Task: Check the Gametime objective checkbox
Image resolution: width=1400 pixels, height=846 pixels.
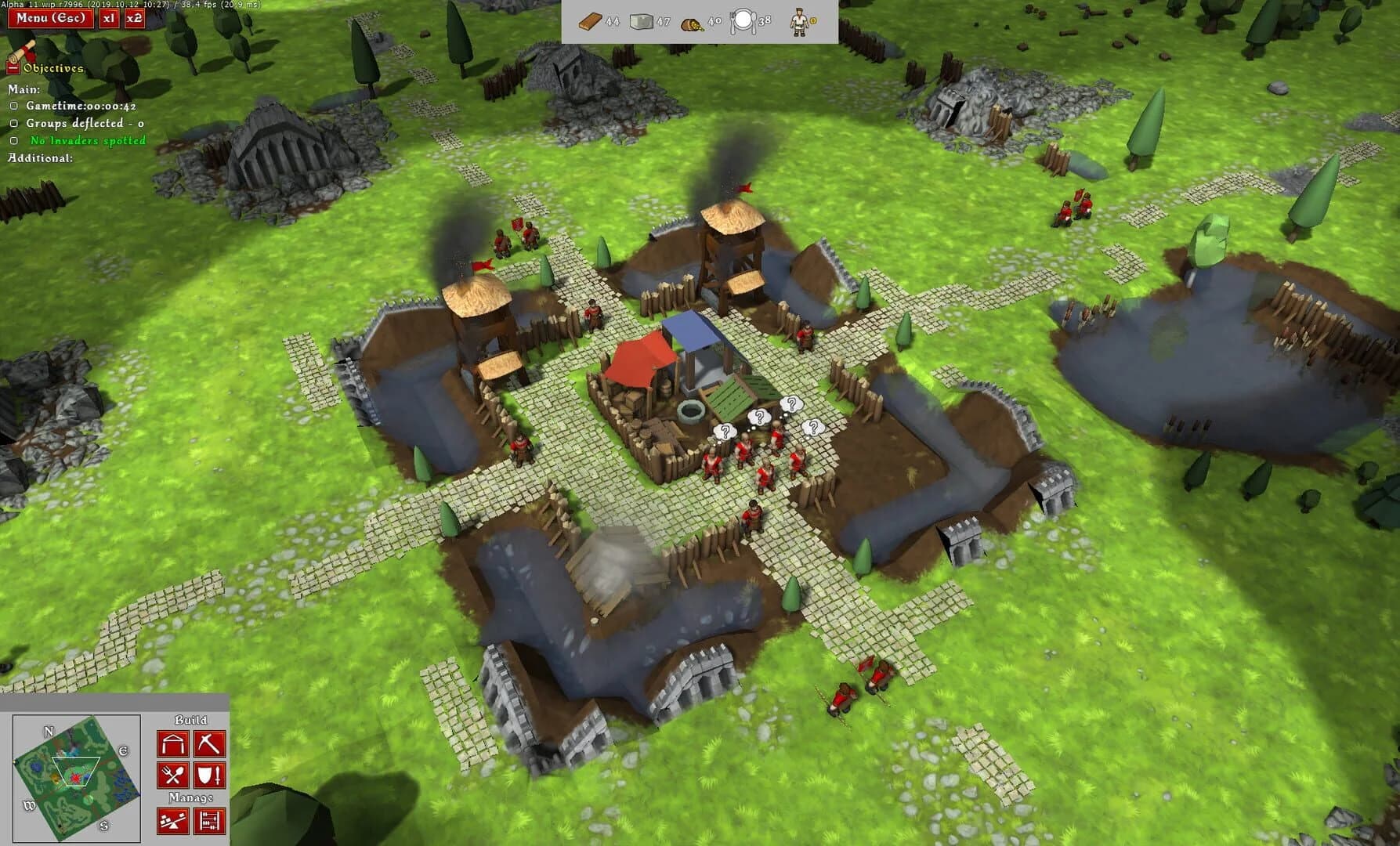Action: pyautogui.click(x=13, y=107)
